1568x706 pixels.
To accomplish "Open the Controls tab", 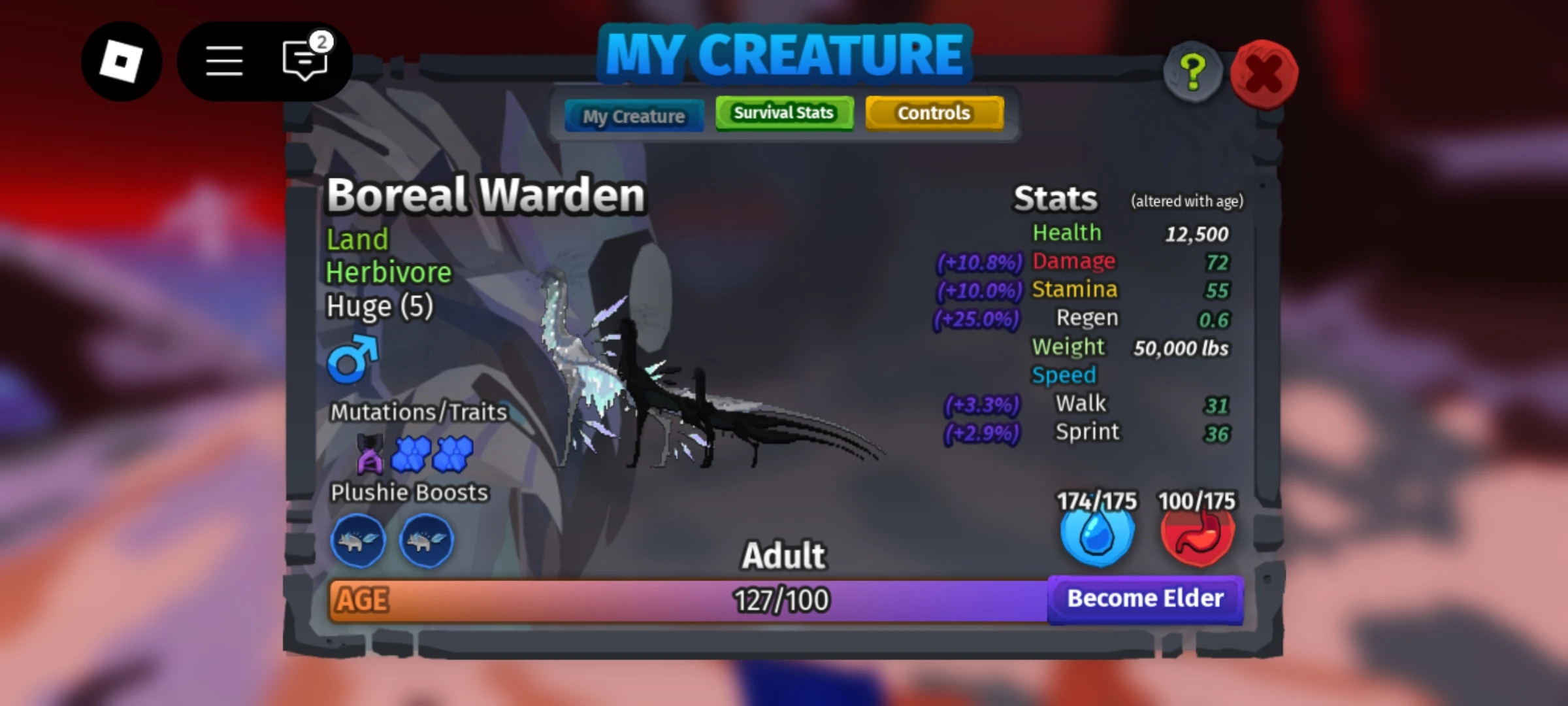I will pyautogui.click(x=934, y=112).
